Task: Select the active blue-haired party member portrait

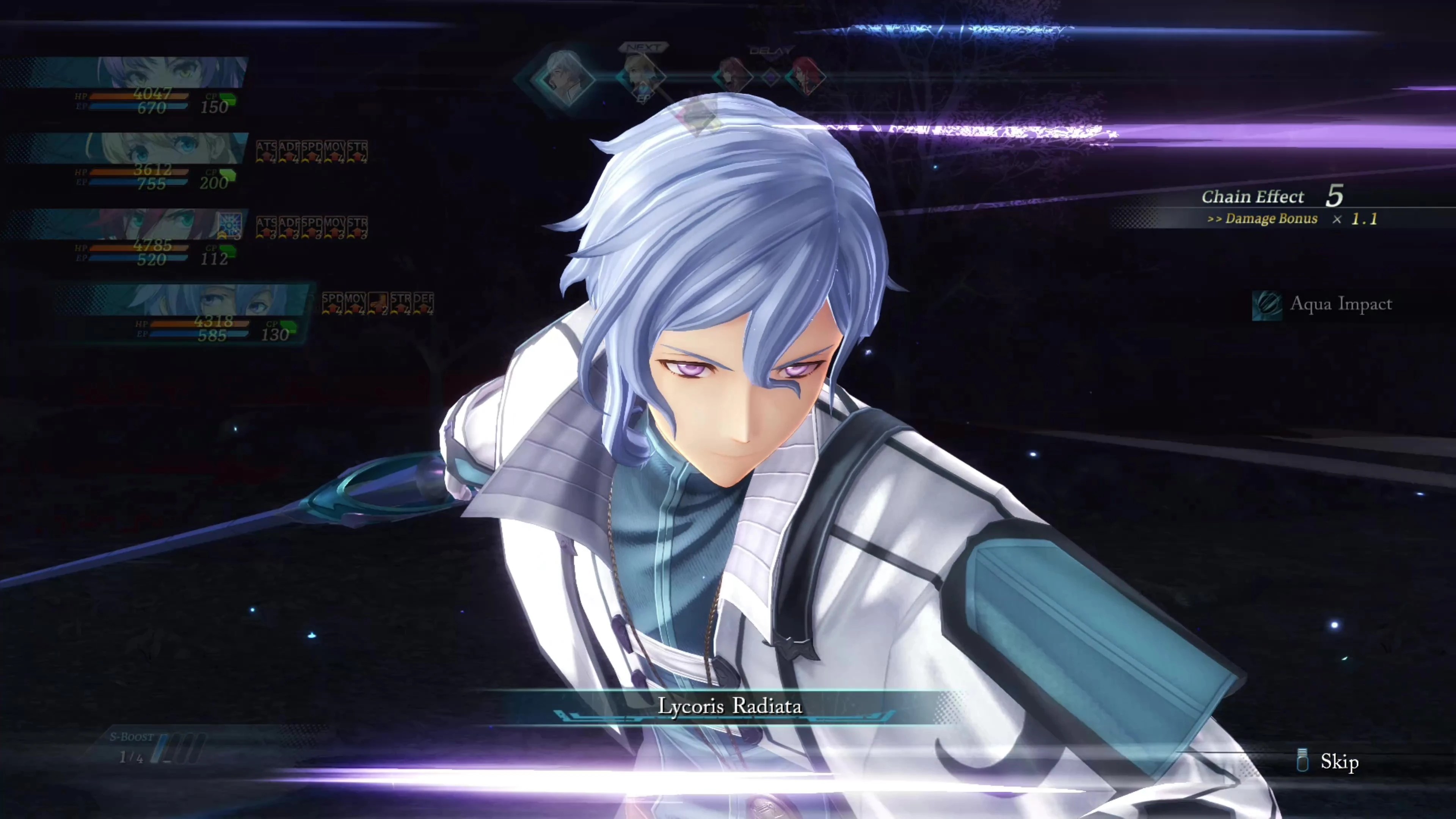Action: tap(226, 300)
